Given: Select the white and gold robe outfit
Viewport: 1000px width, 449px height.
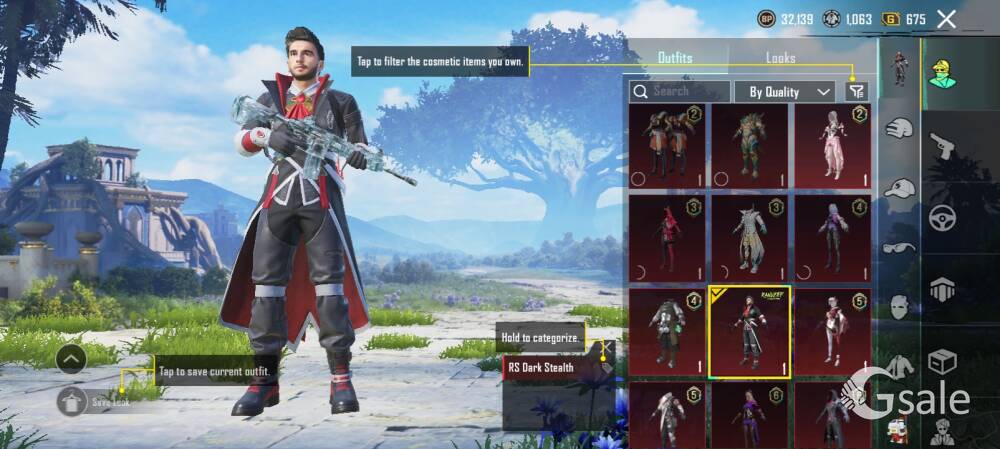Looking at the screenshot, I should pyautogui.click(x=750, y=239).
